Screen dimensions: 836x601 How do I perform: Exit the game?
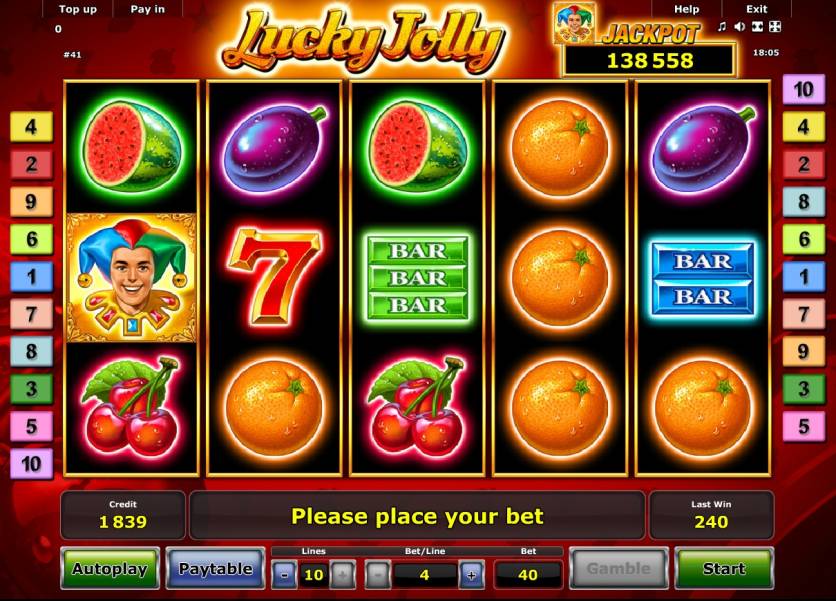coord(757,9)
